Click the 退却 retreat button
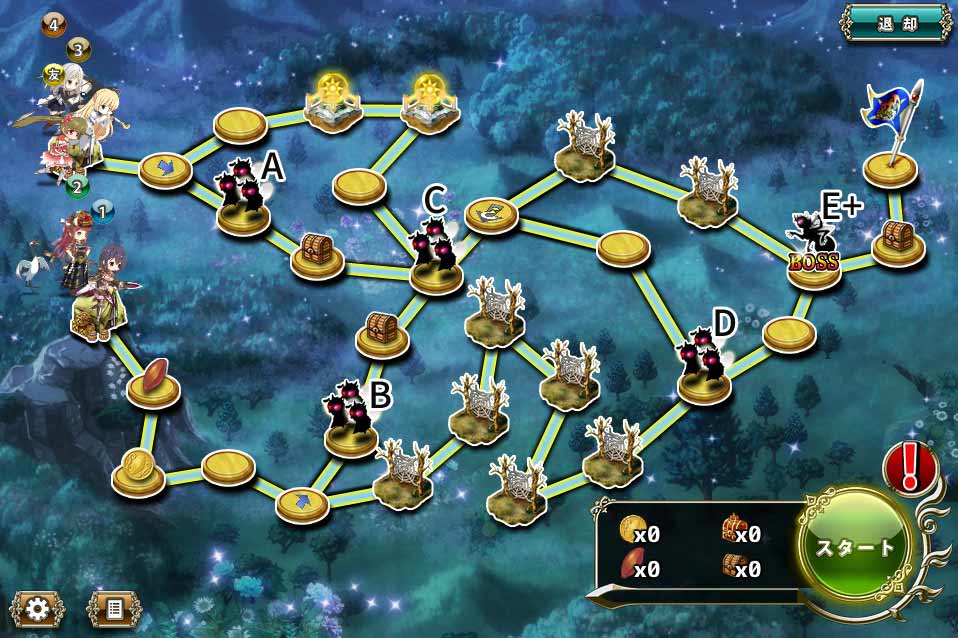 click(x=895, y=22)
